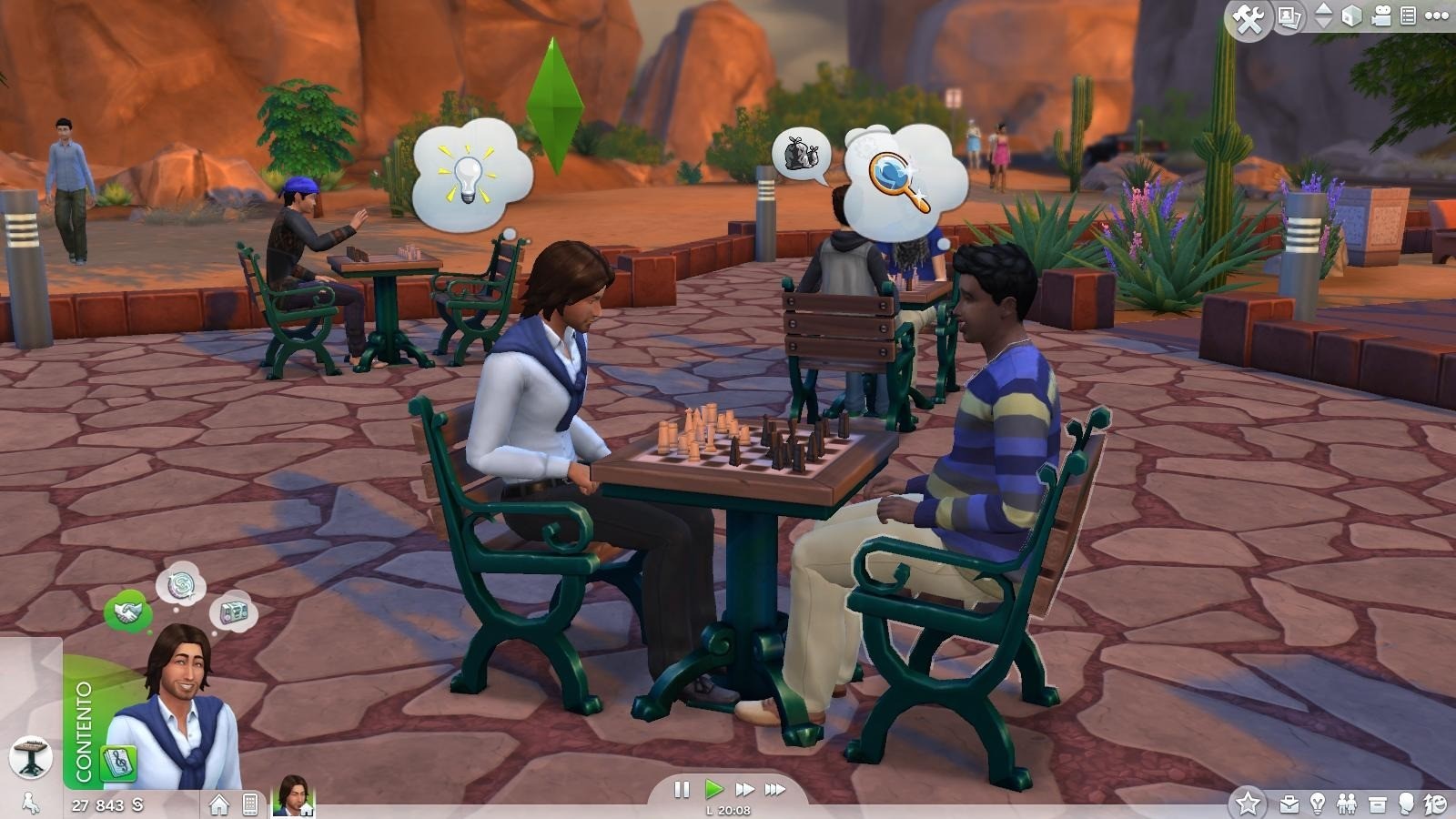Open the Aspirations star panel
The image size is (1456, 819).
(x=1249, y=801)
